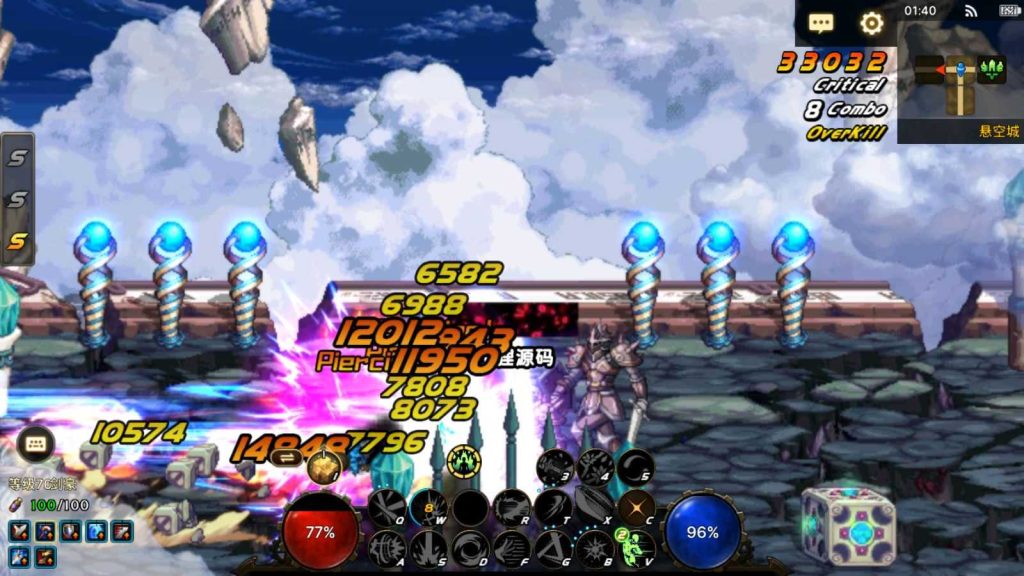Activate the X skill icon

point(594,506)
